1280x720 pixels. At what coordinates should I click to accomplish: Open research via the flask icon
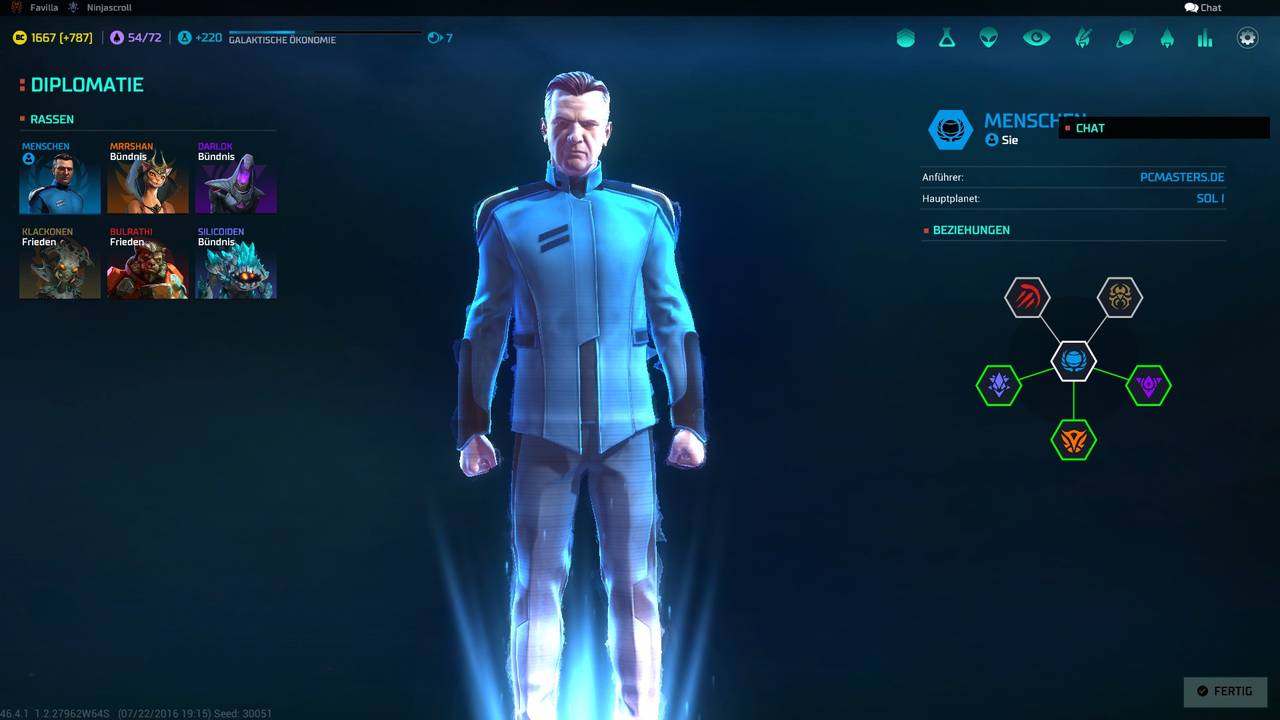(x=946, y=38)
